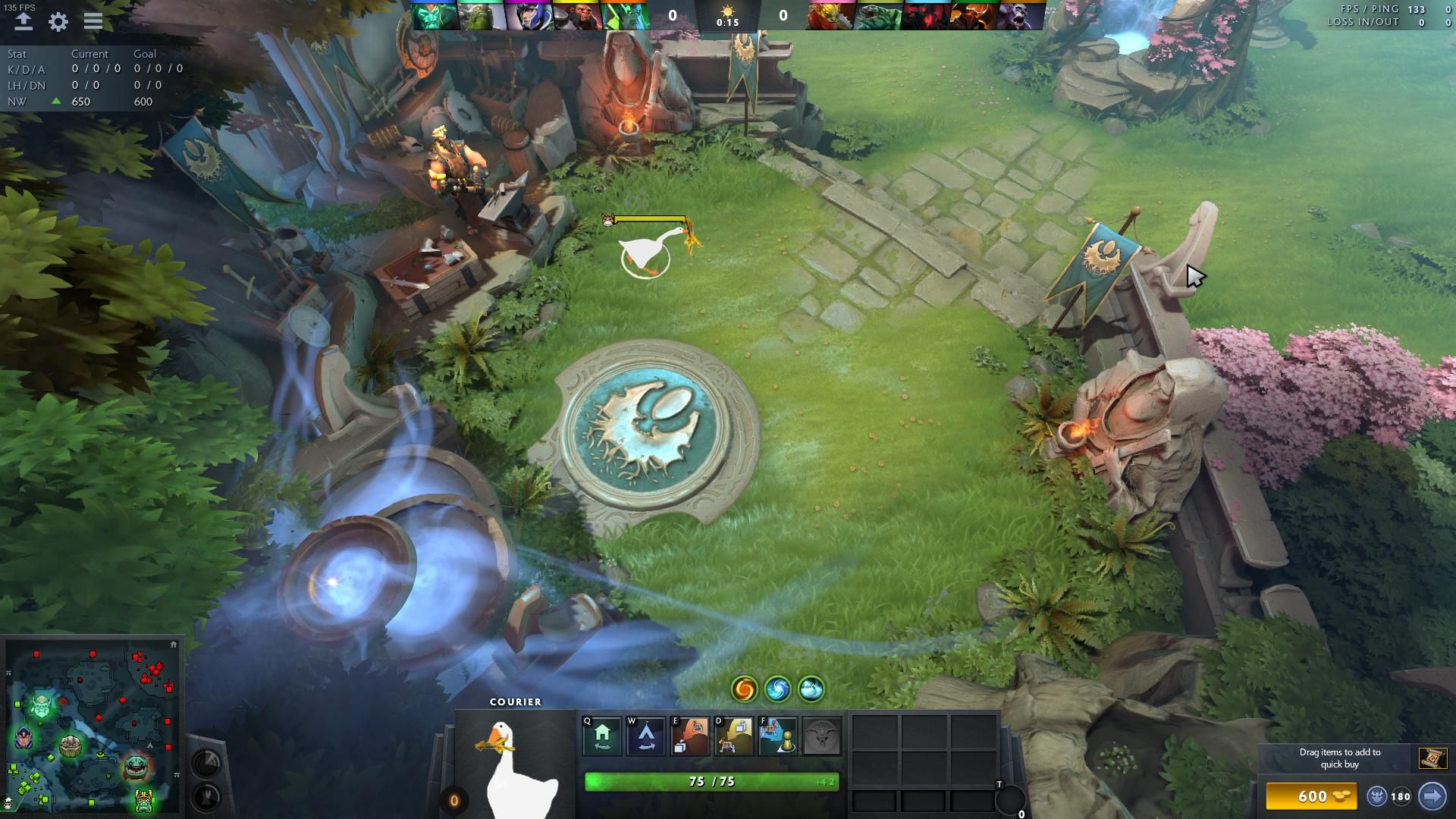Image resolution: width=1456 pixels, height=819 pixels.
Task: Send courier to the Secret Shop
Action: [646, 736]
